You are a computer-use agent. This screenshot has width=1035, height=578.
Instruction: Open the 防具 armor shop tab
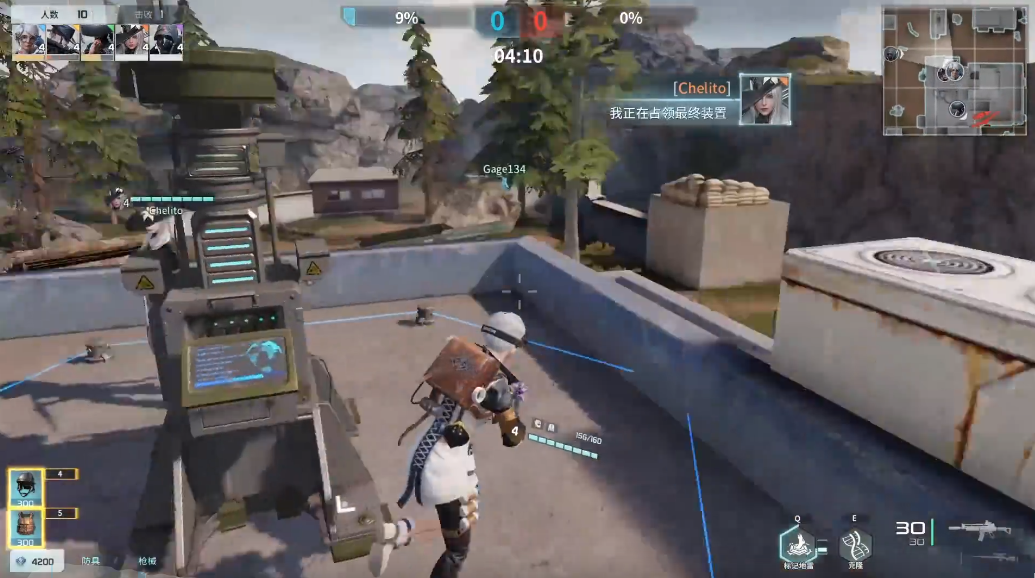92,563
